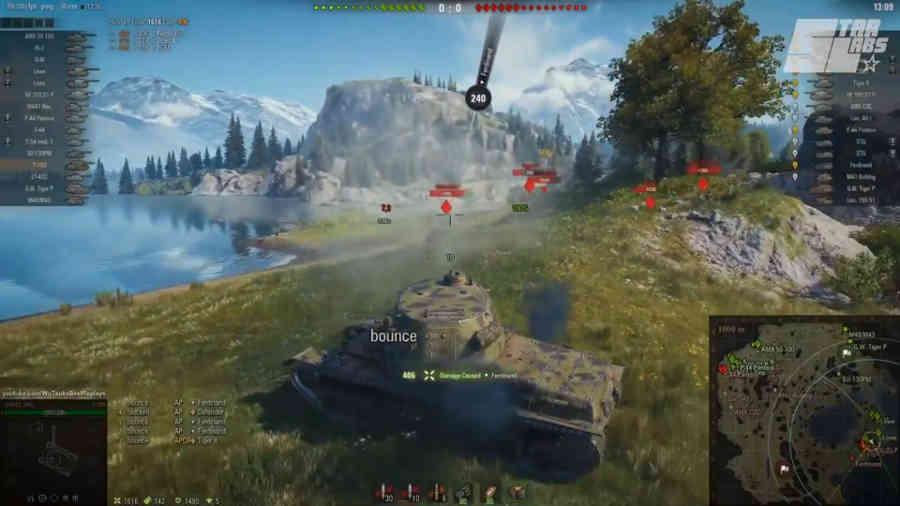Select the third shell type slot
Image resolution: width=900 pixels, height=506 pixels.
click(438, 492)
